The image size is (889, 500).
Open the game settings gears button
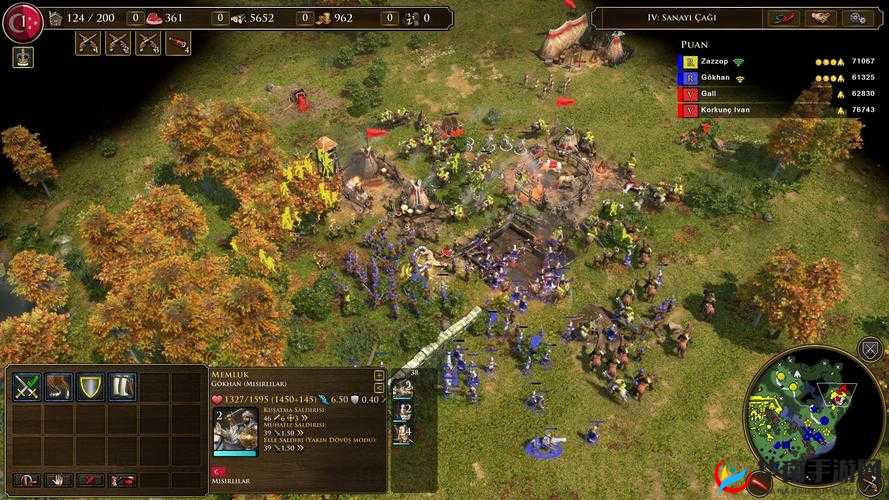857,18
